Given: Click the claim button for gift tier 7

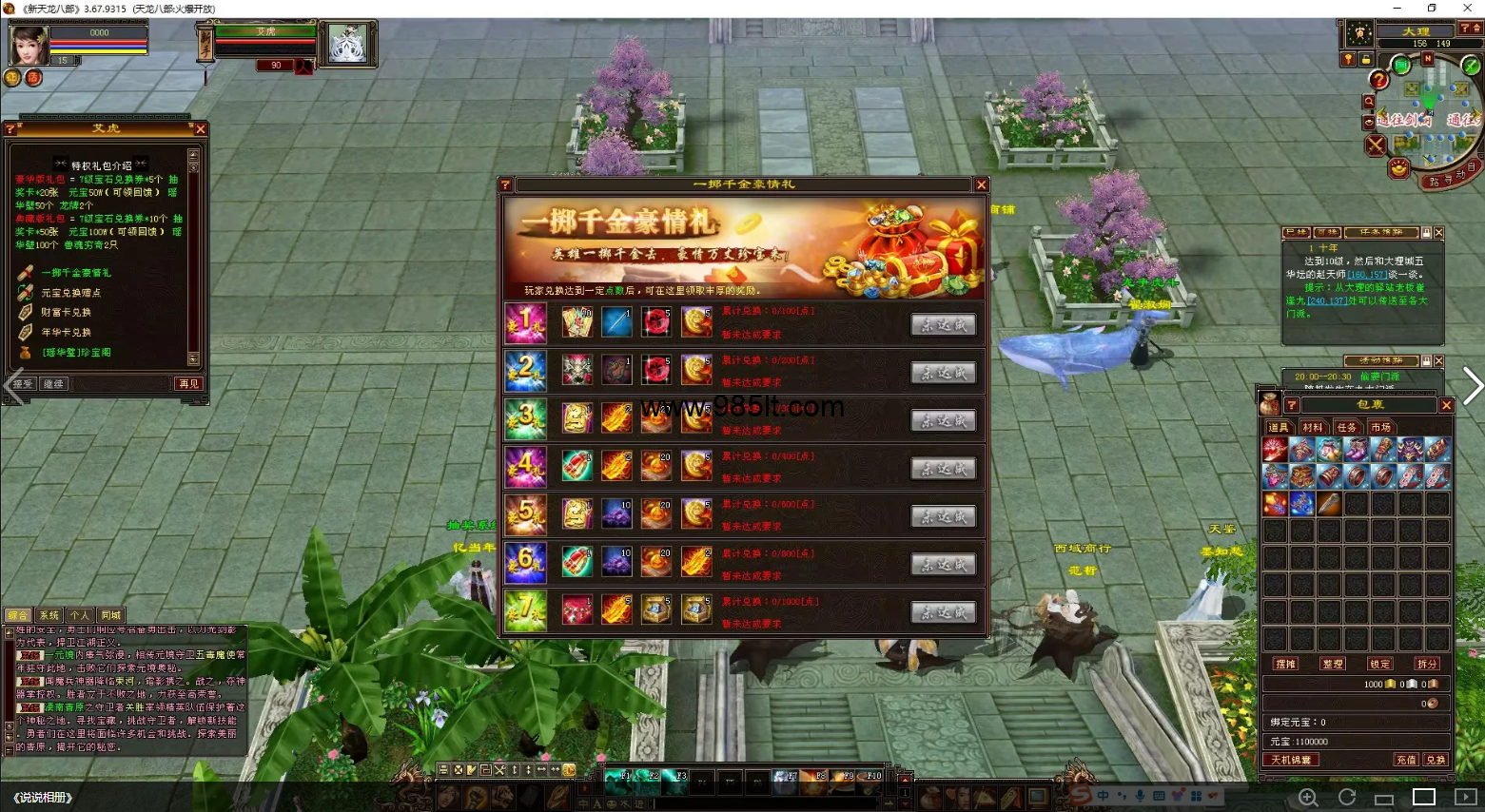Looking at the screenshot, I should [943, 612].
